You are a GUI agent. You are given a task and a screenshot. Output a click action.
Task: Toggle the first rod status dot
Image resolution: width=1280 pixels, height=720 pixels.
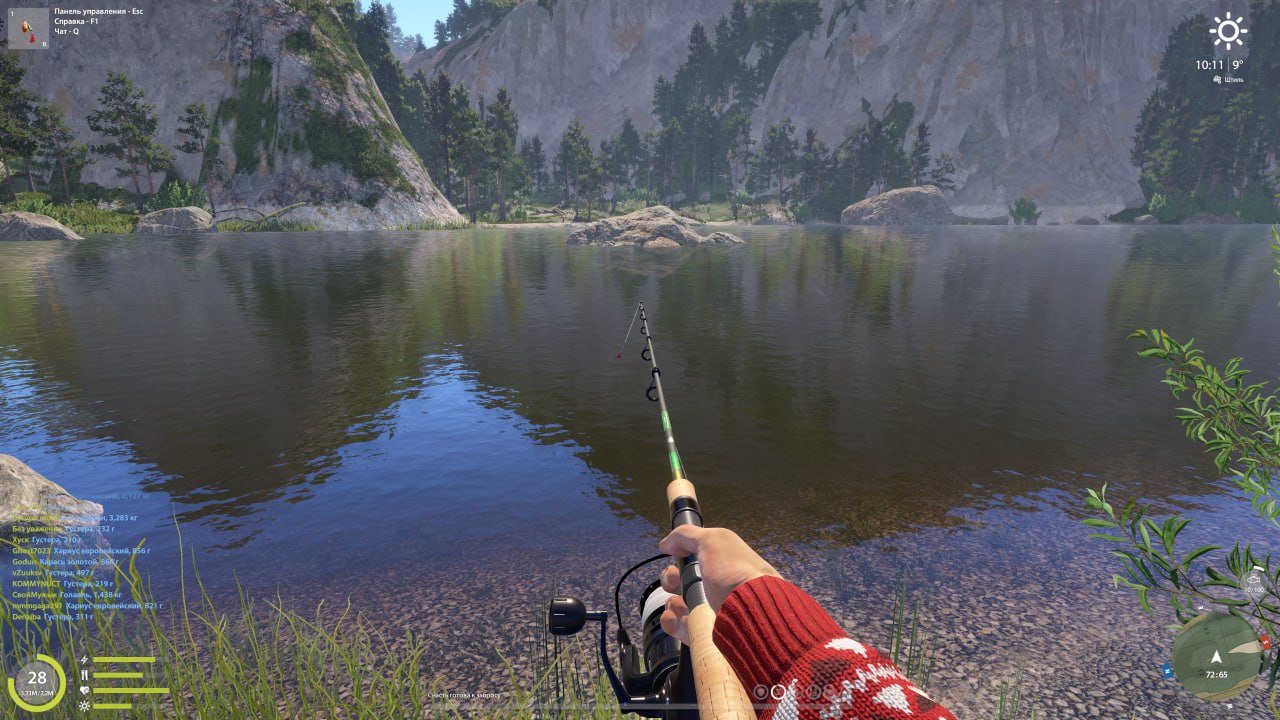pos(760,692)
